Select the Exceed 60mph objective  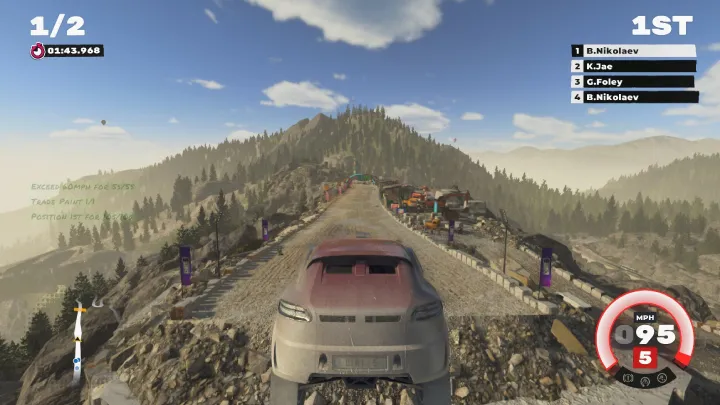(x=82, y=186)
